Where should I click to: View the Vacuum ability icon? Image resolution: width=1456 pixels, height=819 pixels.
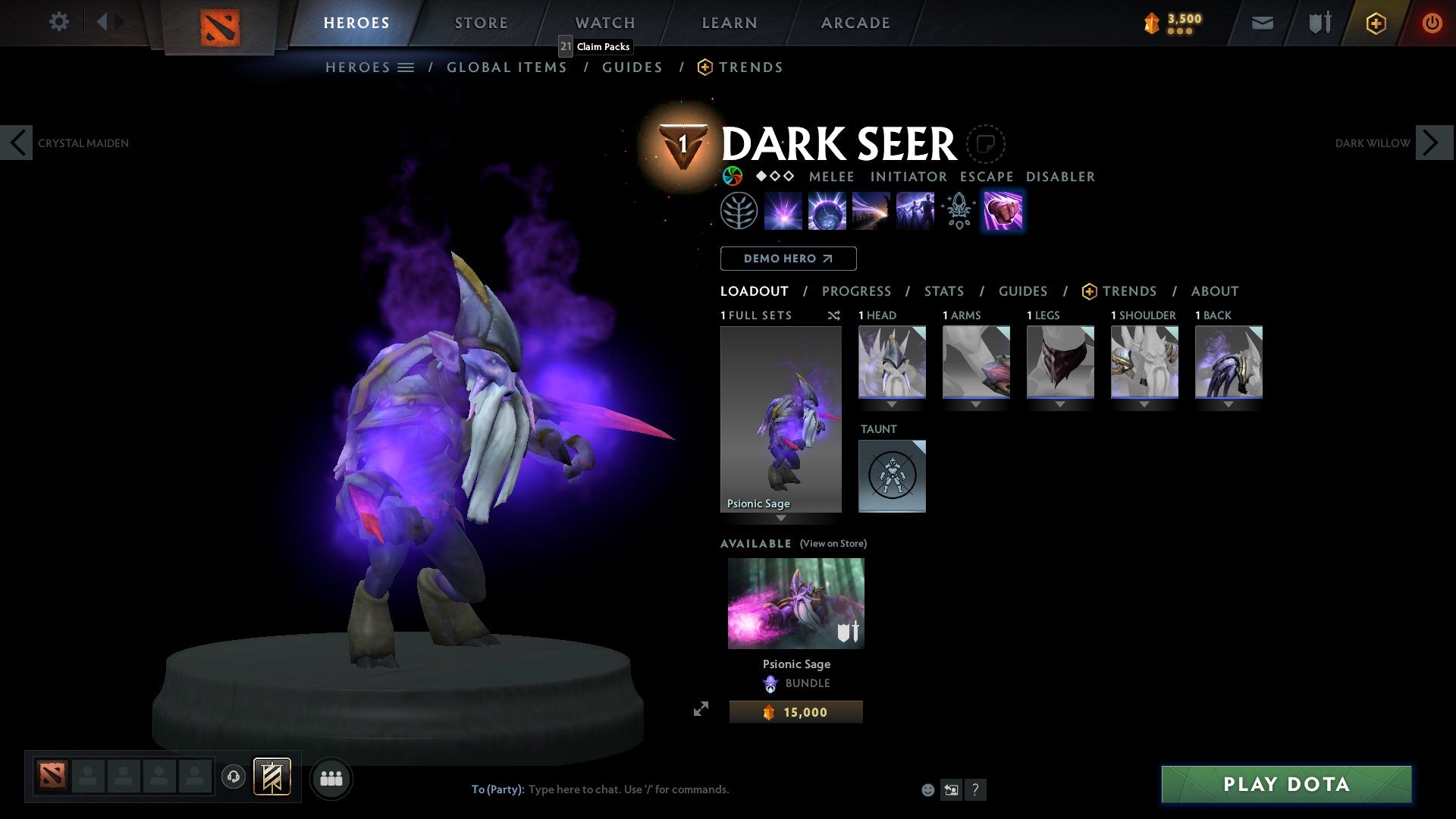tap(783, 210)
